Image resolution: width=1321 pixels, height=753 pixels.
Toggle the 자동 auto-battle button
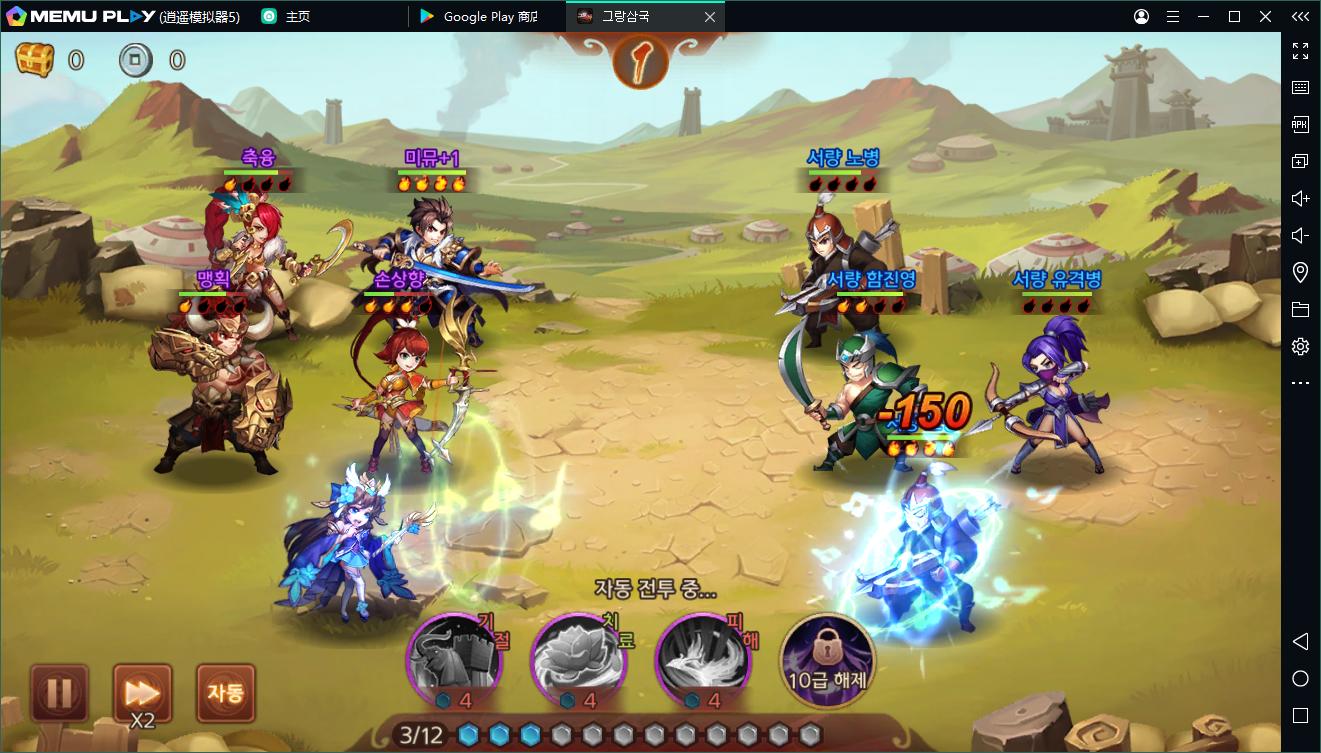225,692
